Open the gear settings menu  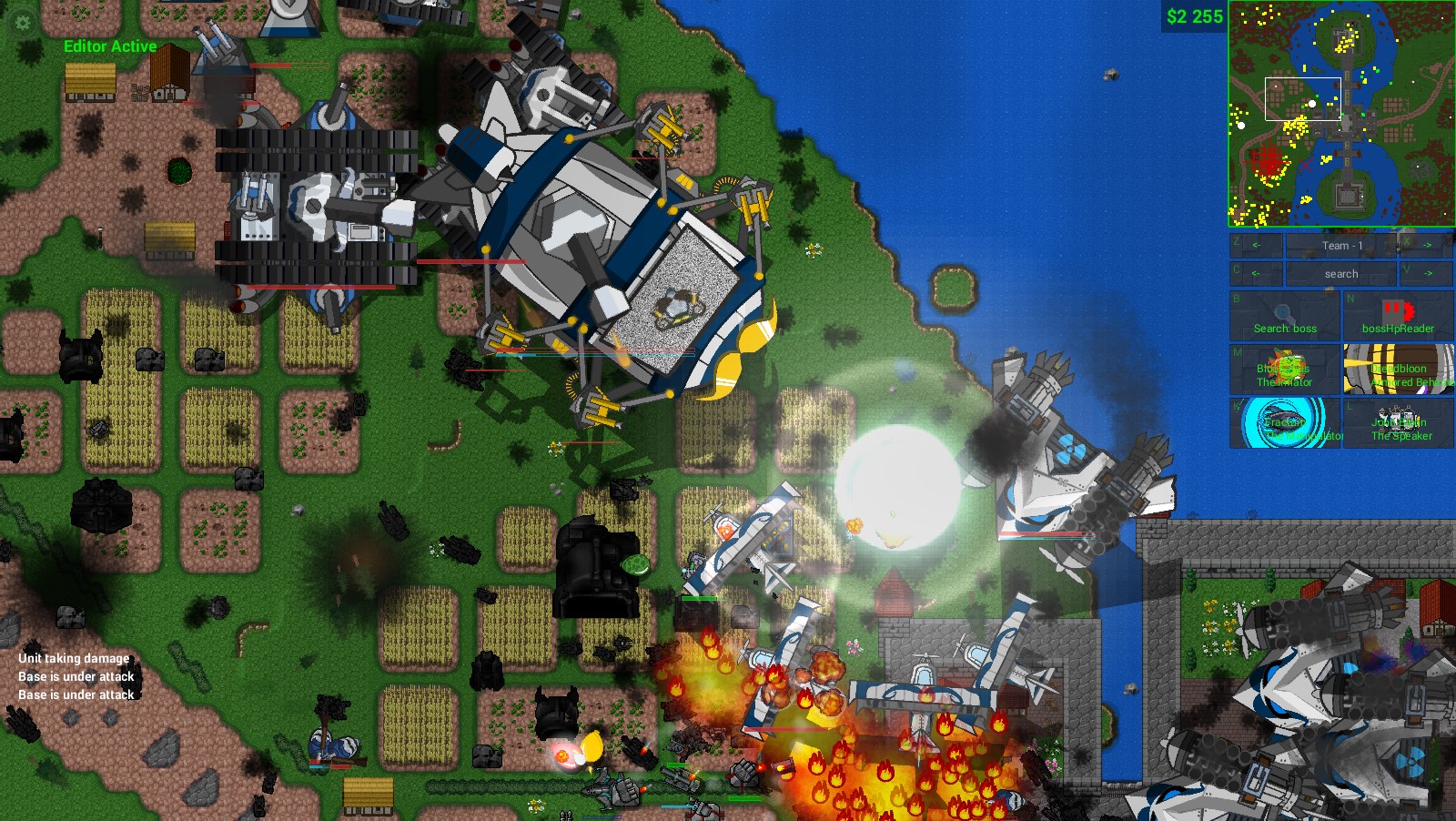(22, 22)
